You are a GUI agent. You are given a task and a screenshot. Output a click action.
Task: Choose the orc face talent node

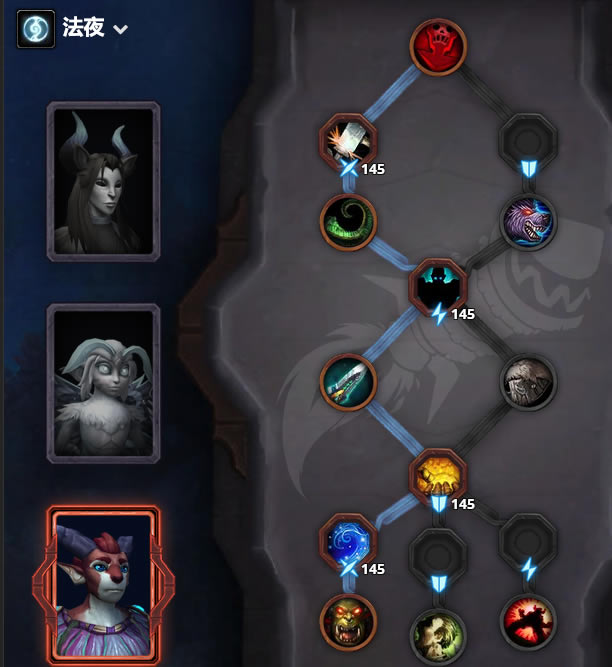(347, 621)
